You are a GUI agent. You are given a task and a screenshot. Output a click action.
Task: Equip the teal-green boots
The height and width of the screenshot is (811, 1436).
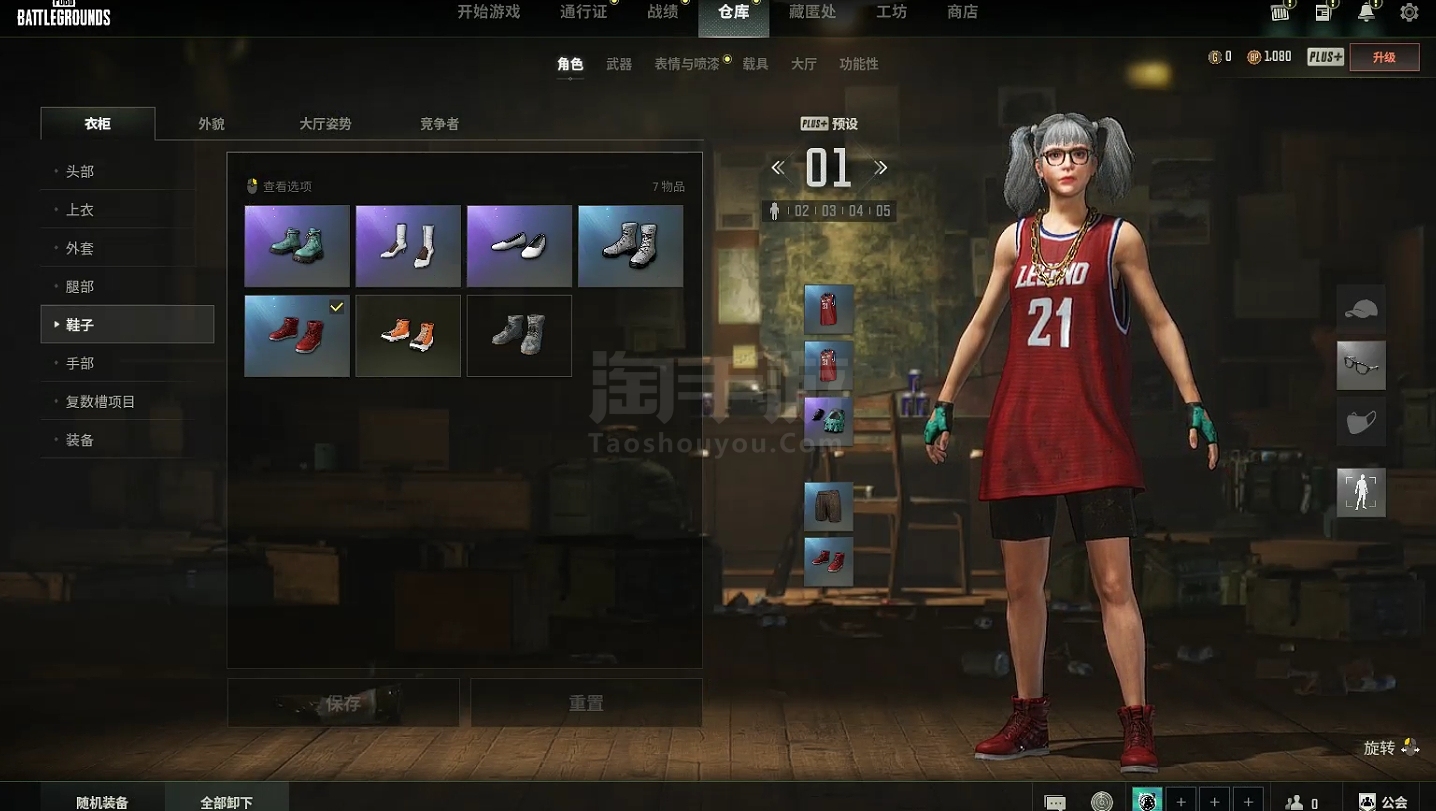coord(297,246)
